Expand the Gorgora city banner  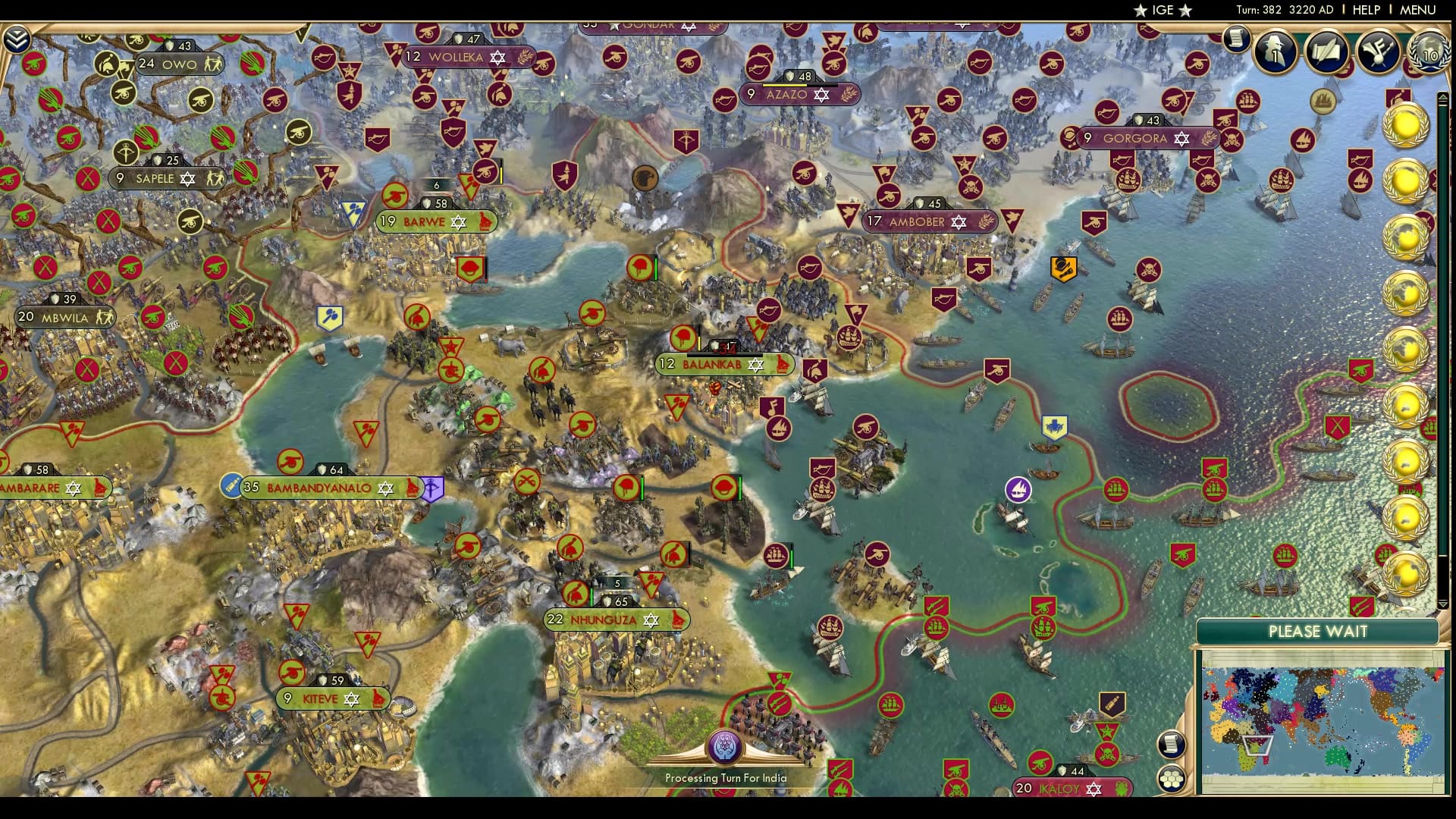(x=1135, y=139)
